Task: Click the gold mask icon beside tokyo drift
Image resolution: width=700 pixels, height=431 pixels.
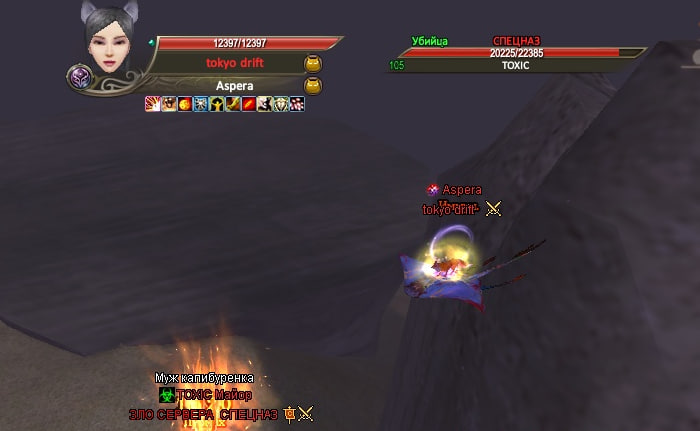Action: click(x=312, y=62)
